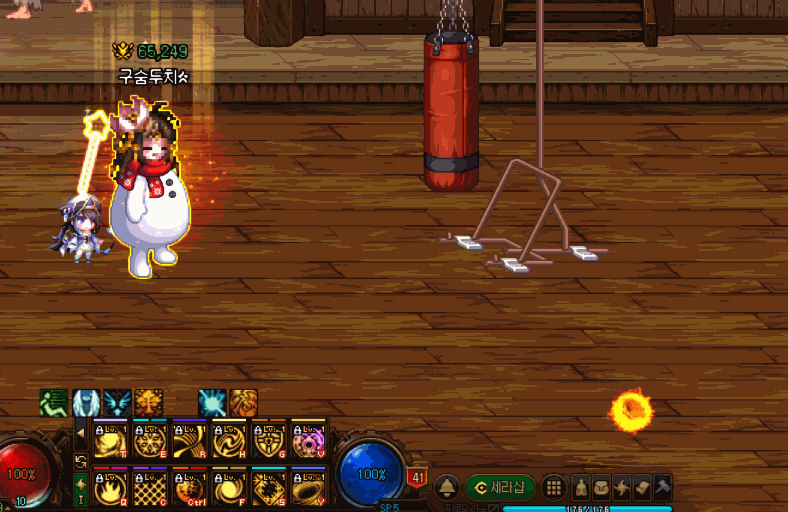Screen dimensions: 788x512
Task: Open the grid menu button
Action: tap(553, 488)
